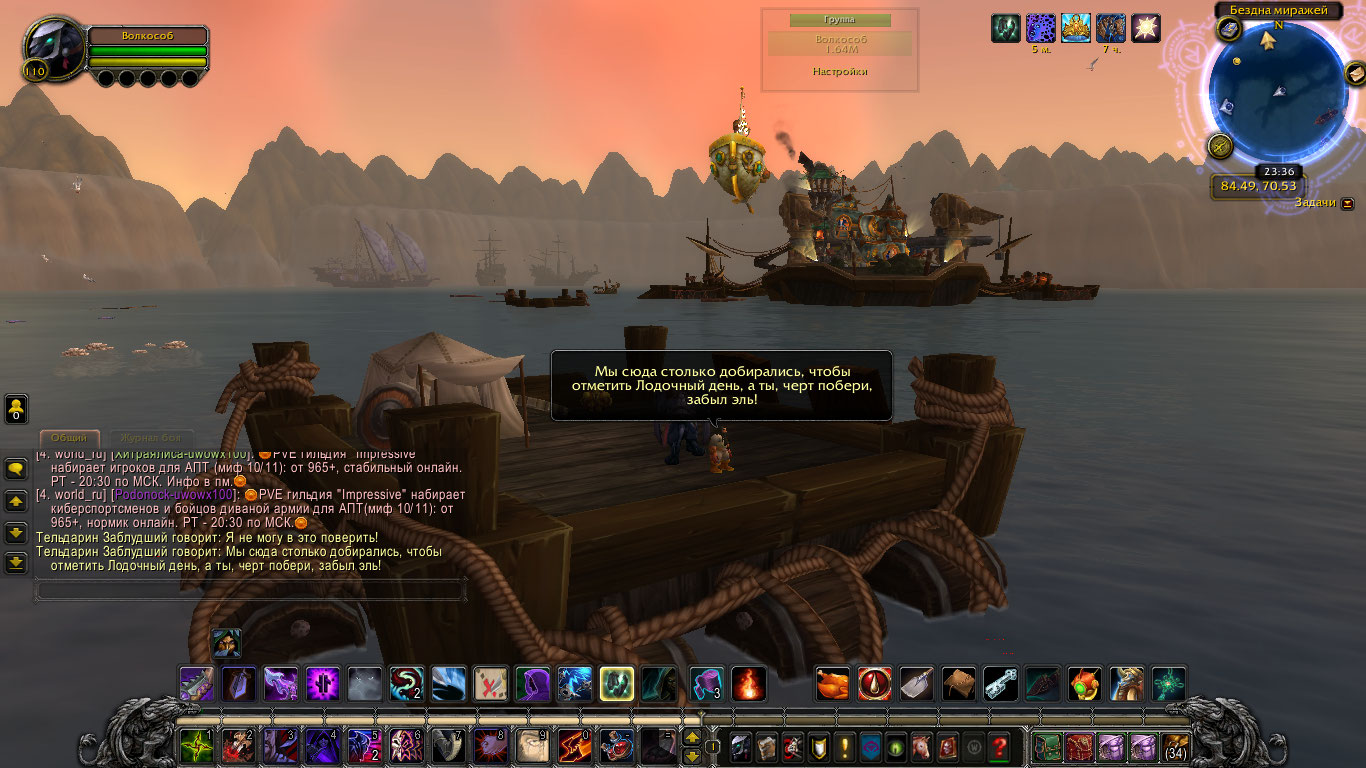1366x768 pixels.
Task: Open Настройки in the group panel
Action: pos(839,72)
